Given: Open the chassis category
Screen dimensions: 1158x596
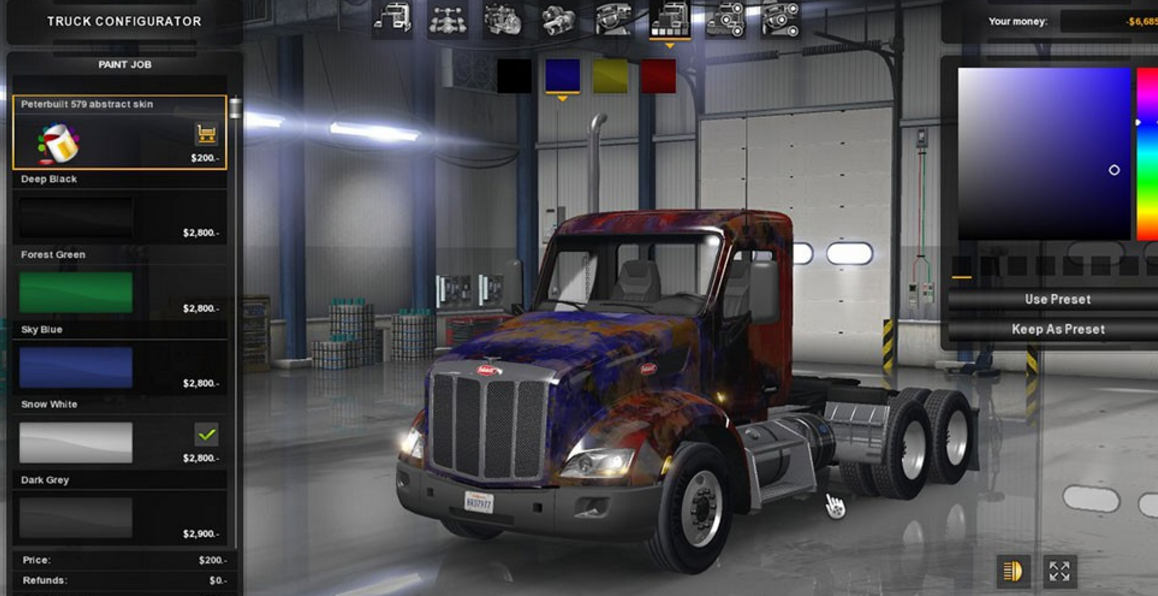Looking at the screenshot, I should pyautogui.click(x=447, y=19).
